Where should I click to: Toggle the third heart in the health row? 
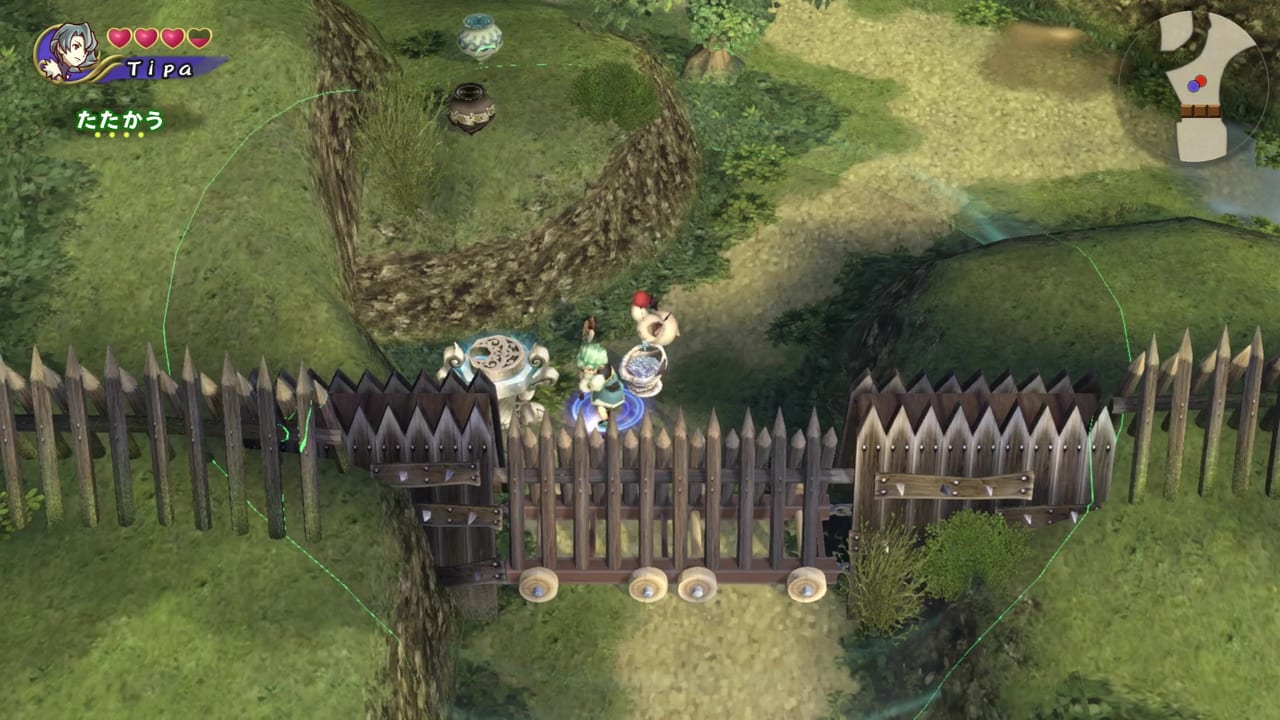point(172,37)
